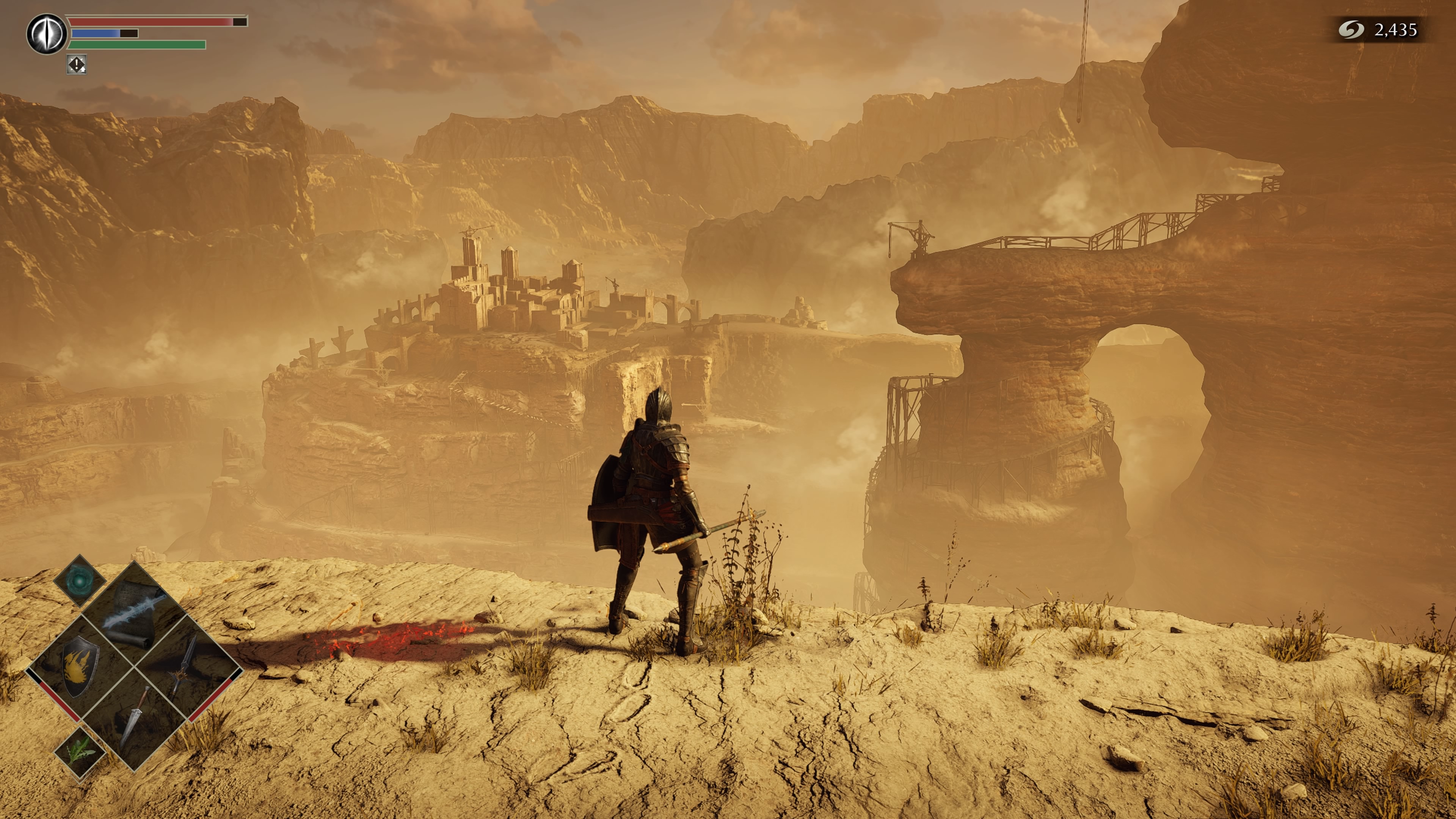Choose the black shield with gold crest
The height and width of the screenshot is (819, 1456).
[80, 667]
